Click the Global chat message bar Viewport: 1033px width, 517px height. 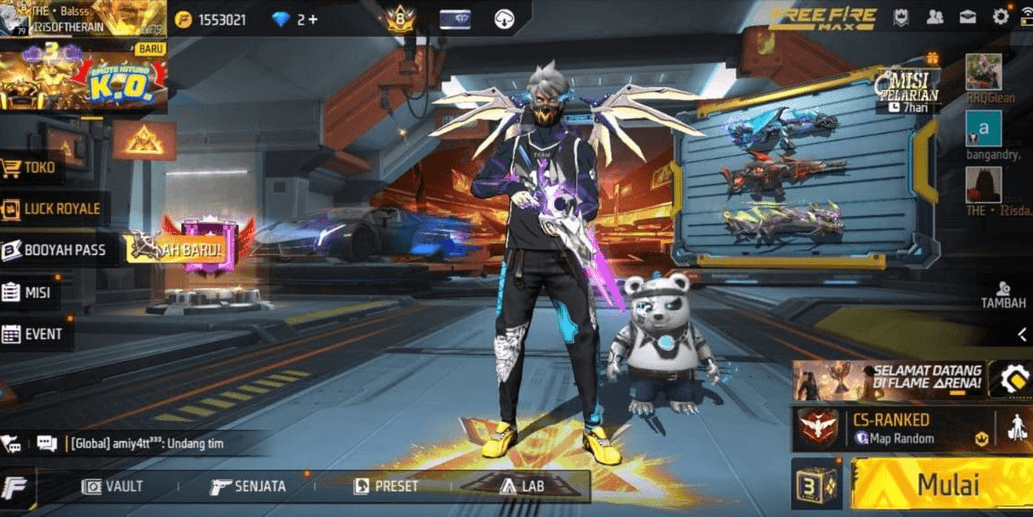click(150, 442)
